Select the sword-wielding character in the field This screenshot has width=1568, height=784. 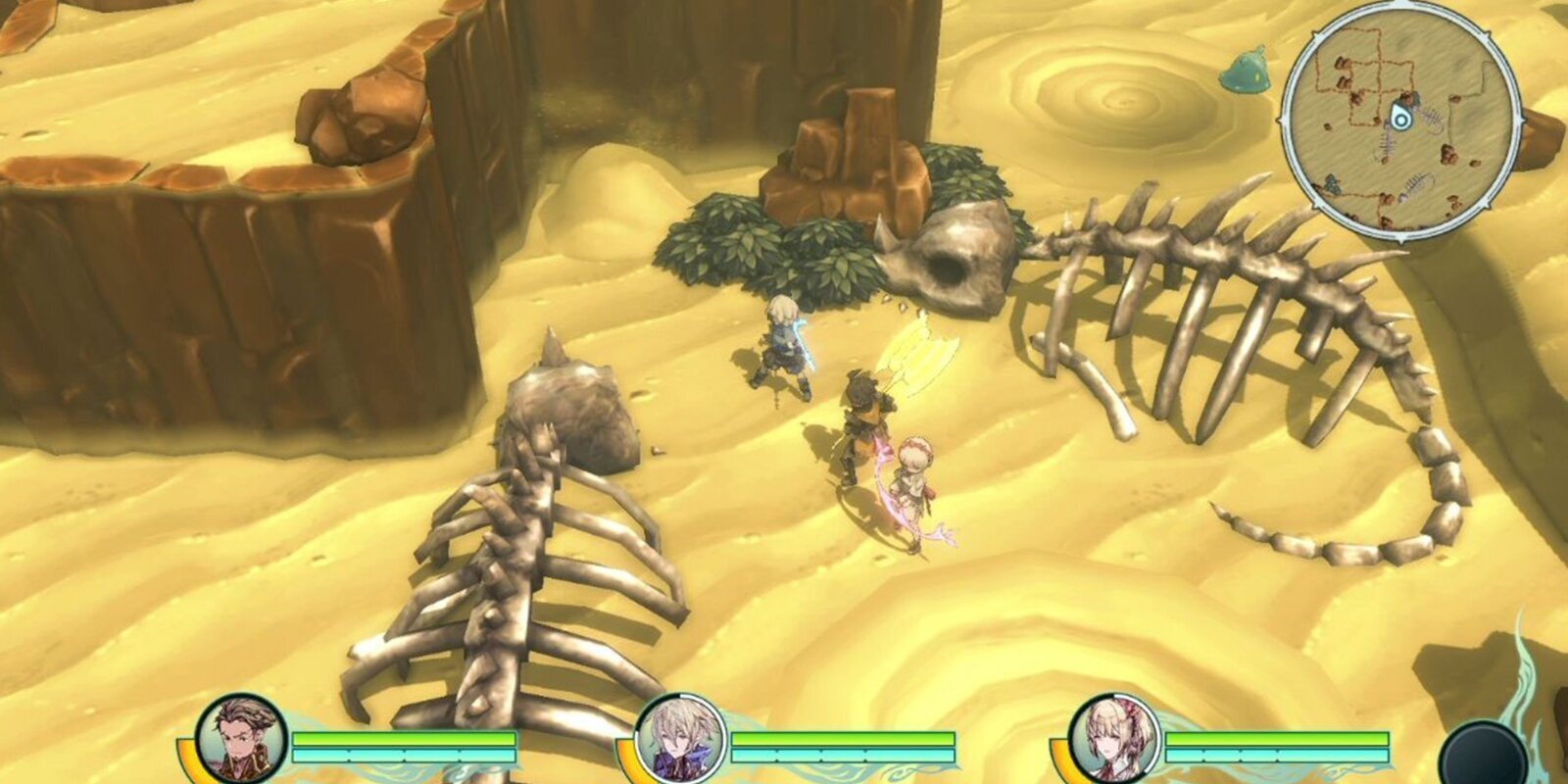784,348
